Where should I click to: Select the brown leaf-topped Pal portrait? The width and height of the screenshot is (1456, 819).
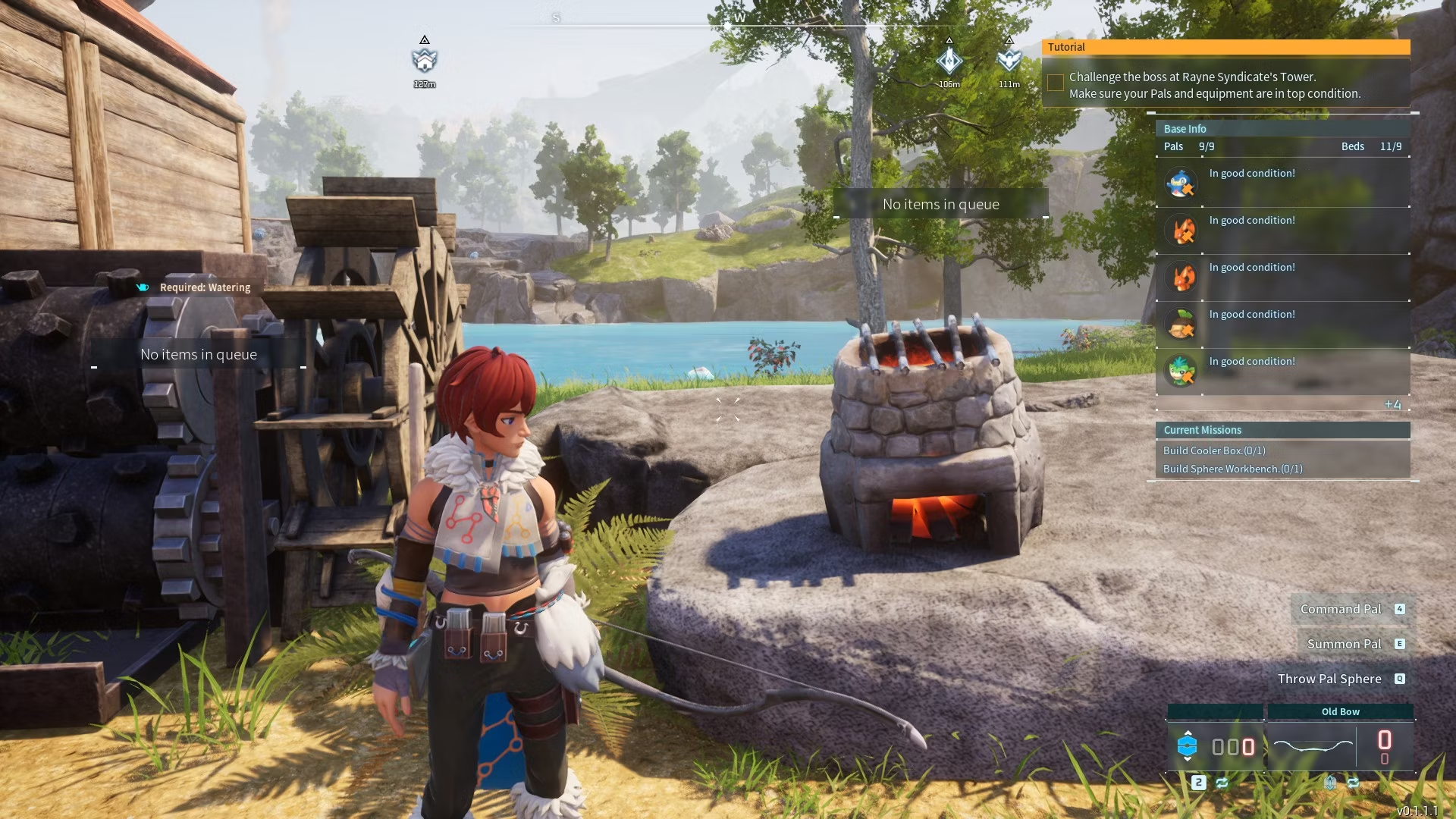pos(1181,324)
